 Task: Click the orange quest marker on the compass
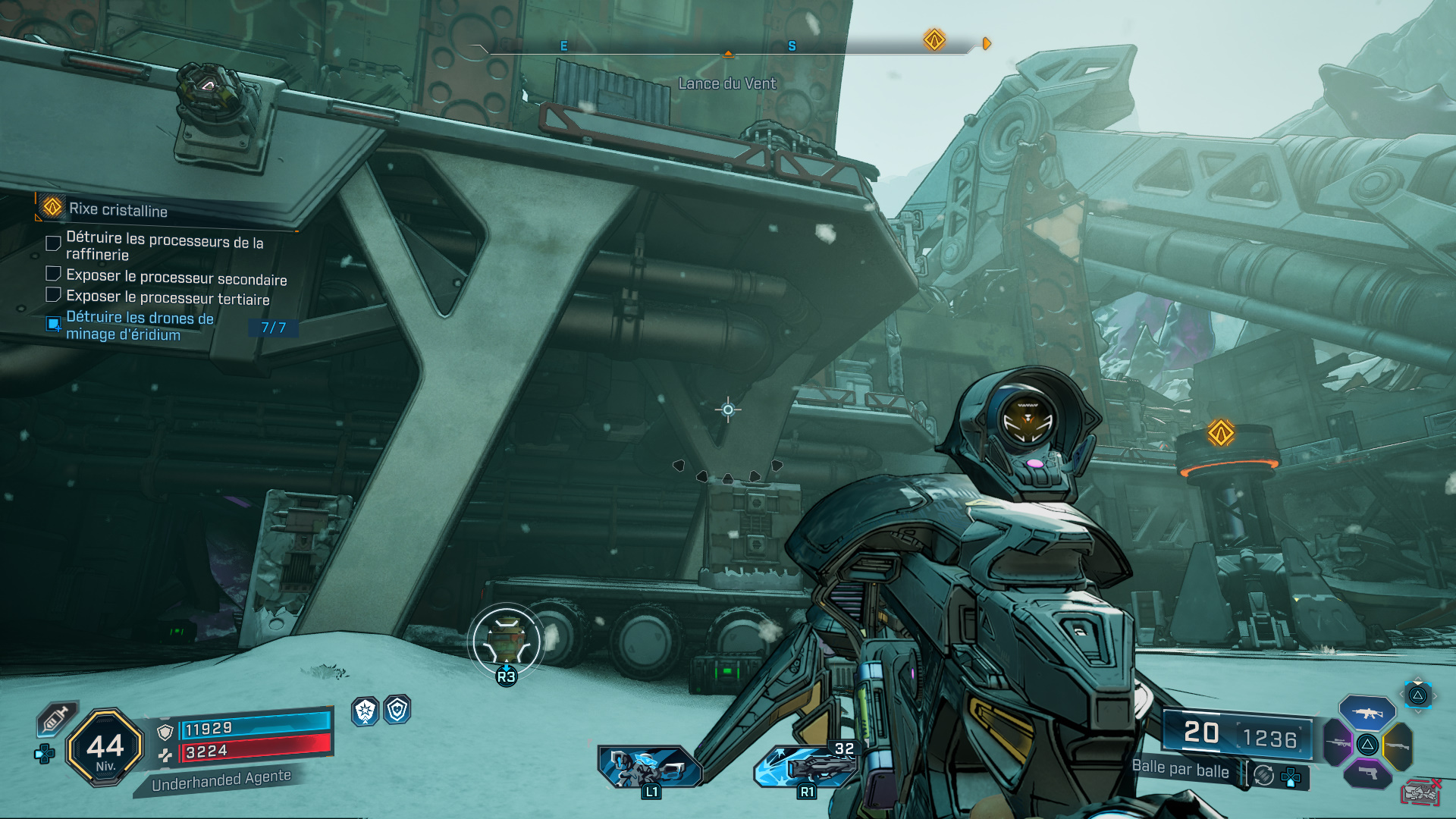coord(934,39)
